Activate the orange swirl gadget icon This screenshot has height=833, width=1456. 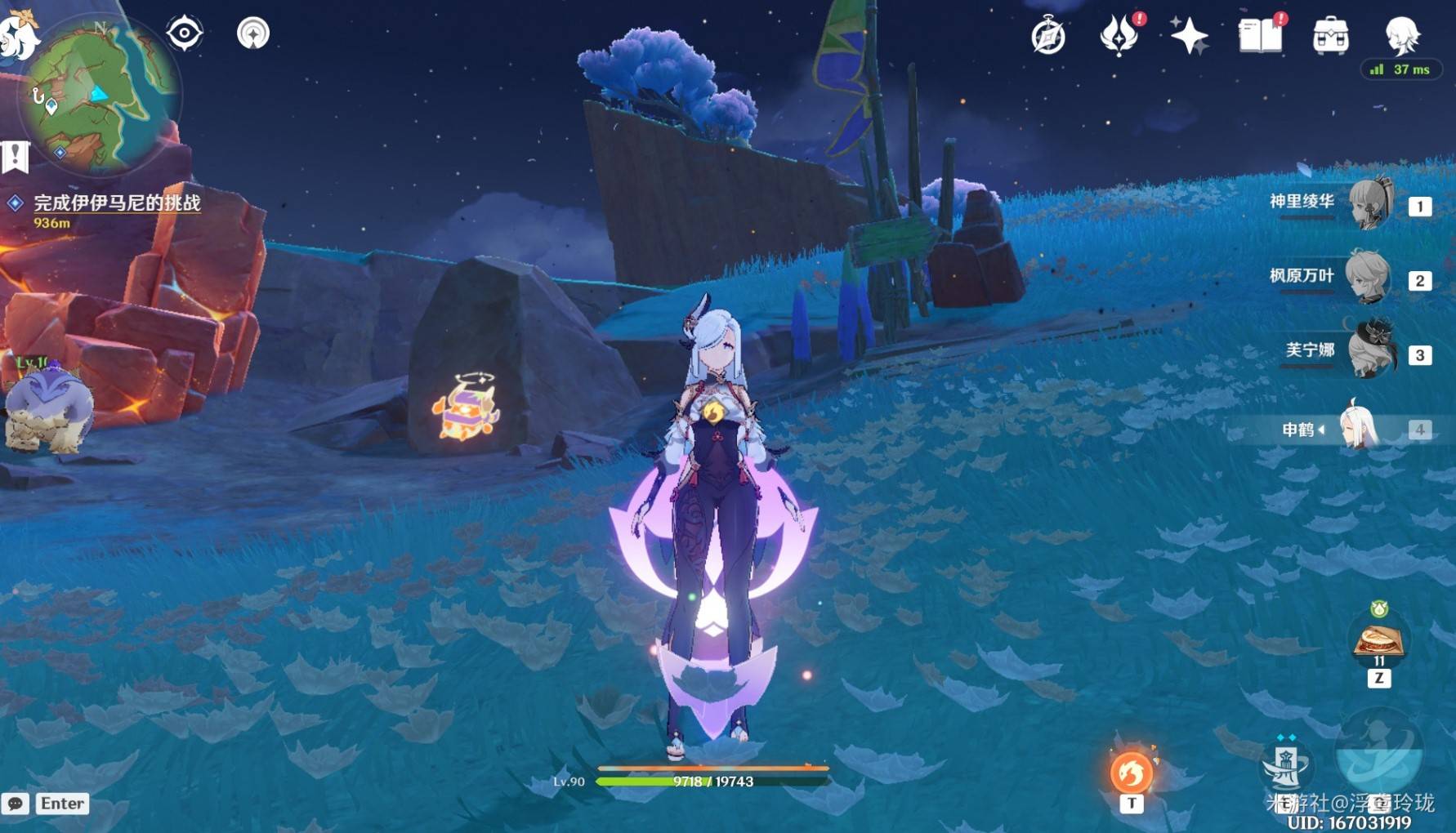tap(1132, 772)
